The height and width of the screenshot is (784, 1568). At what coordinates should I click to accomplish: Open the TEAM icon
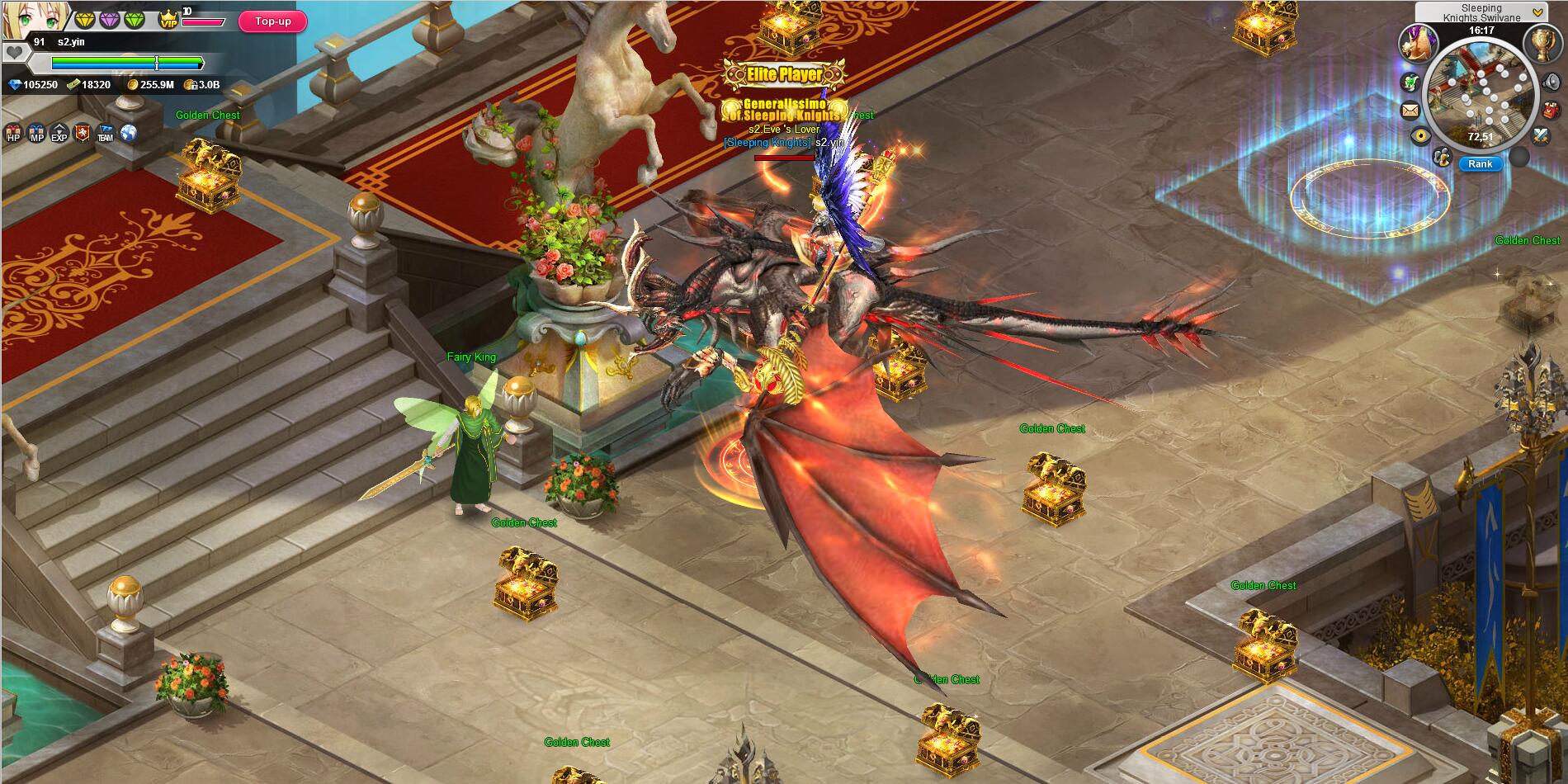point(105,134)
